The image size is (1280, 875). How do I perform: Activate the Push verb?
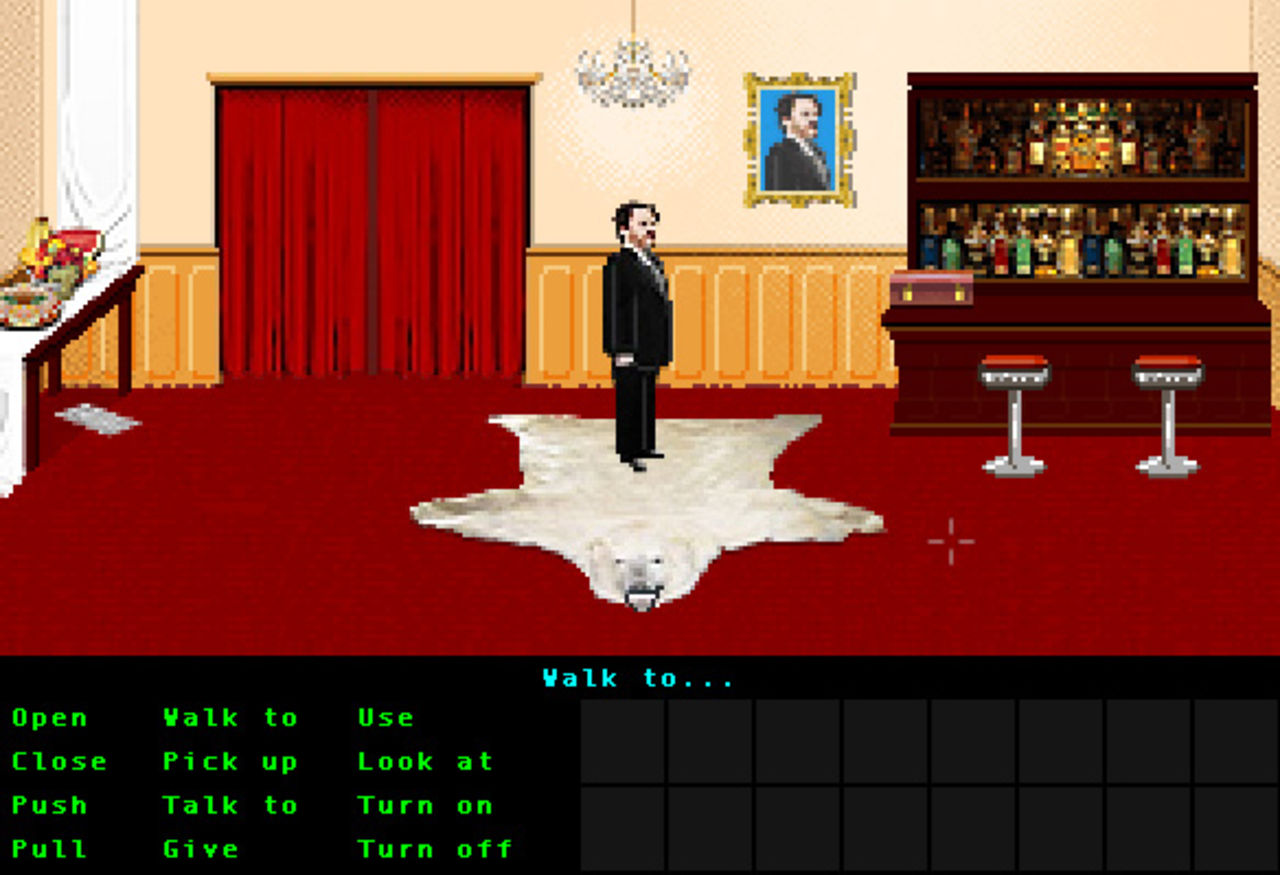tap(49, 806)
